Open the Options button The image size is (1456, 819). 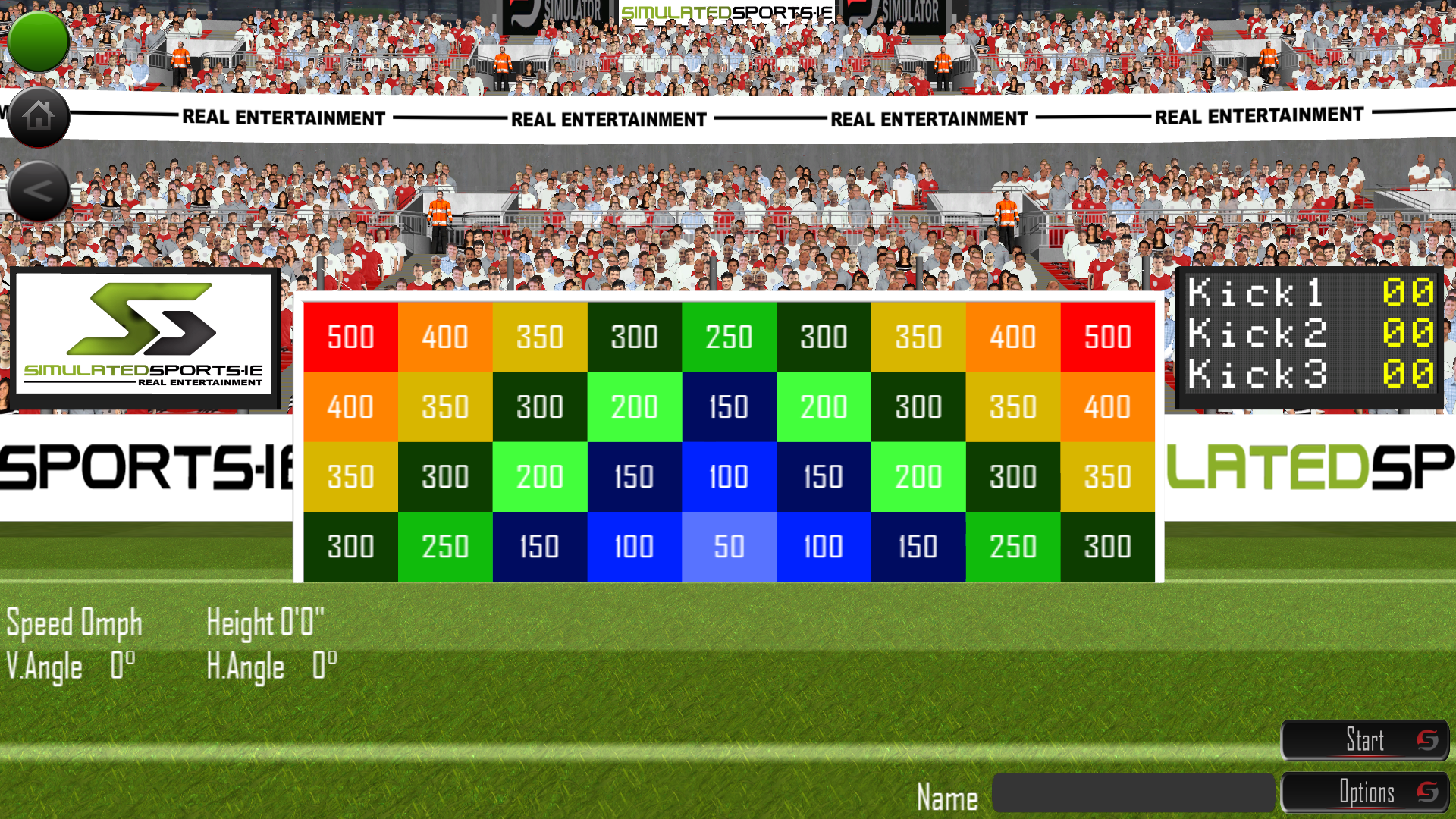click(1369, 792)
